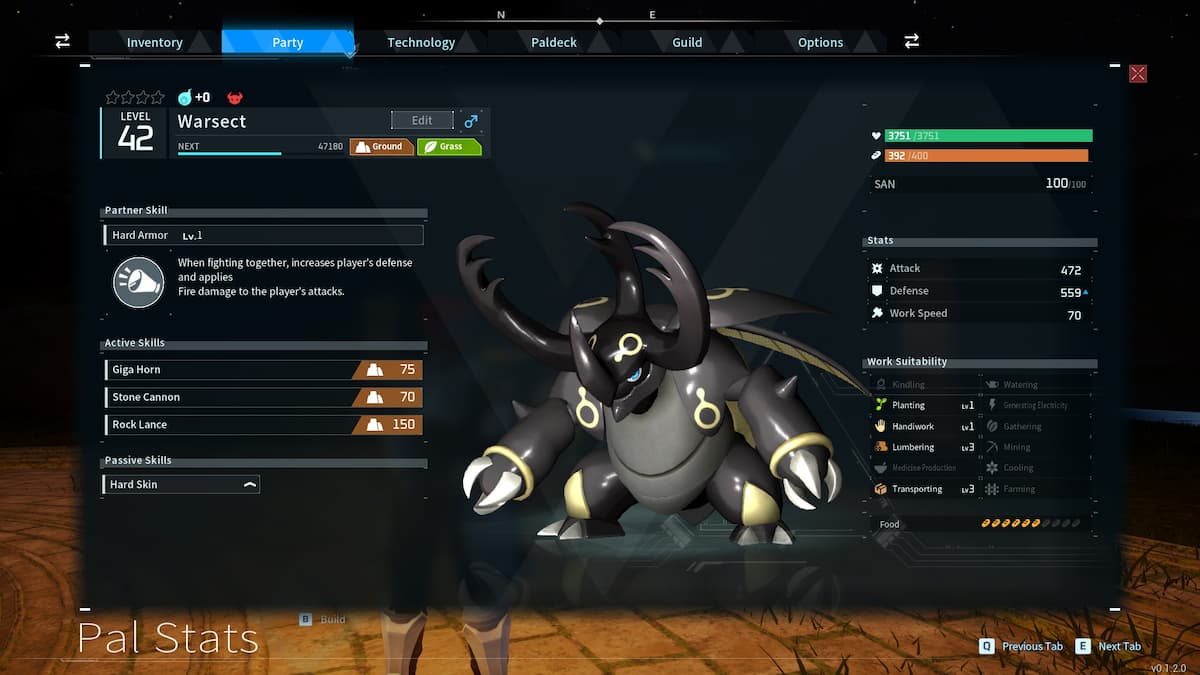Image resolution: width=1200 pixels, height=675 pixels.
Task: Open the Options tab
Action: pyautogui.click(x=820, y=42)
